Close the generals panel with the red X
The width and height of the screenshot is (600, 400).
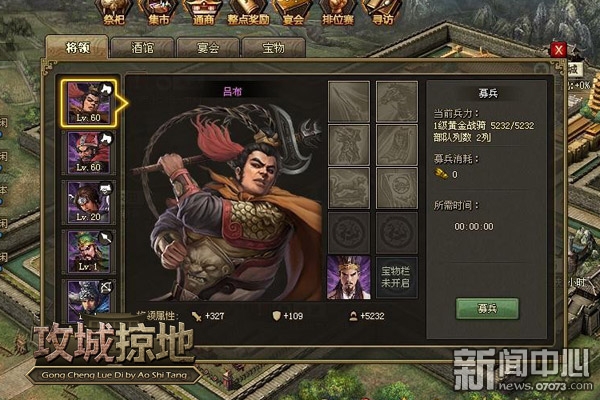coord(558,49)
